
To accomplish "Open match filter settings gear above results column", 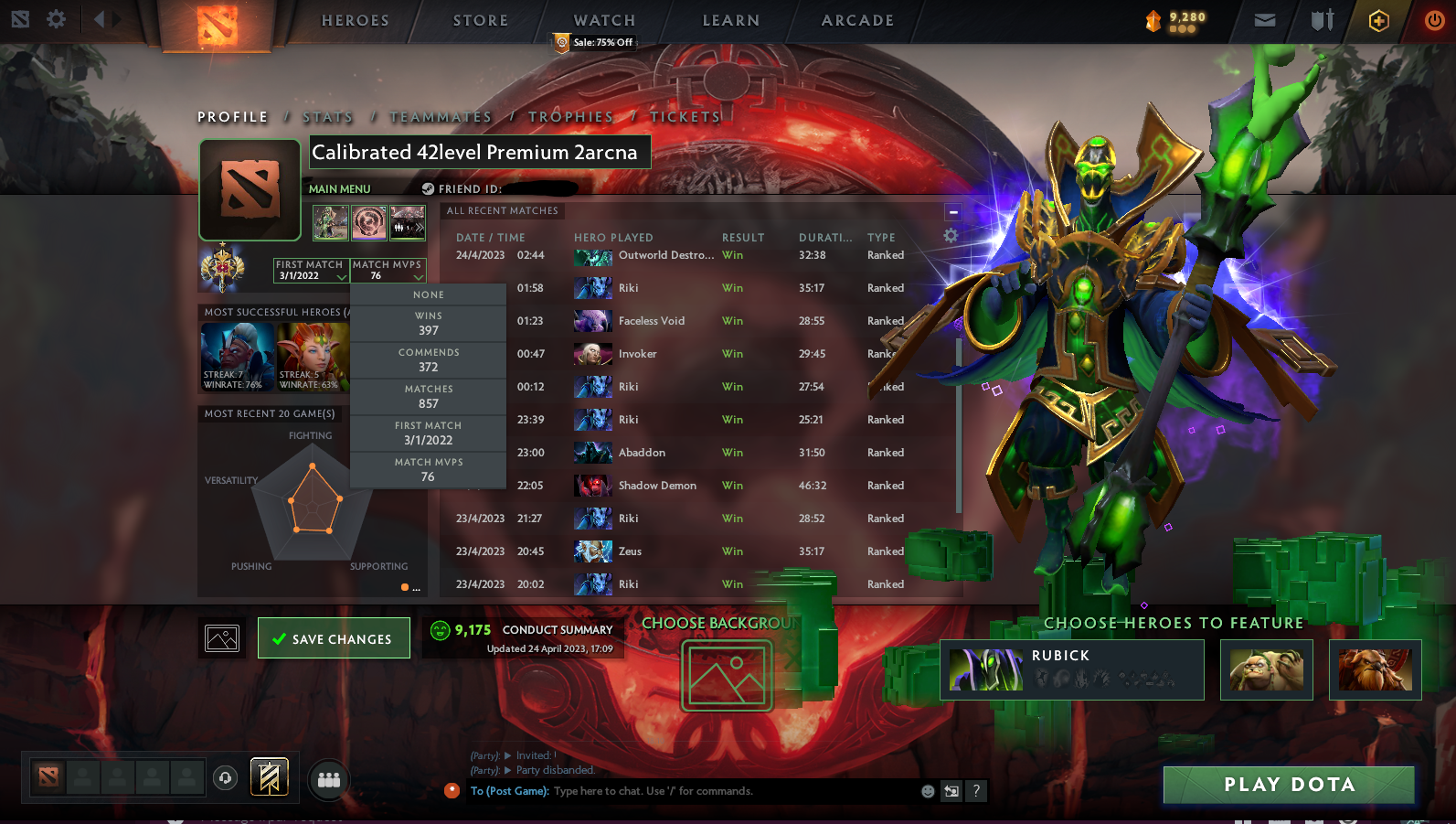I will coord(950,235).
